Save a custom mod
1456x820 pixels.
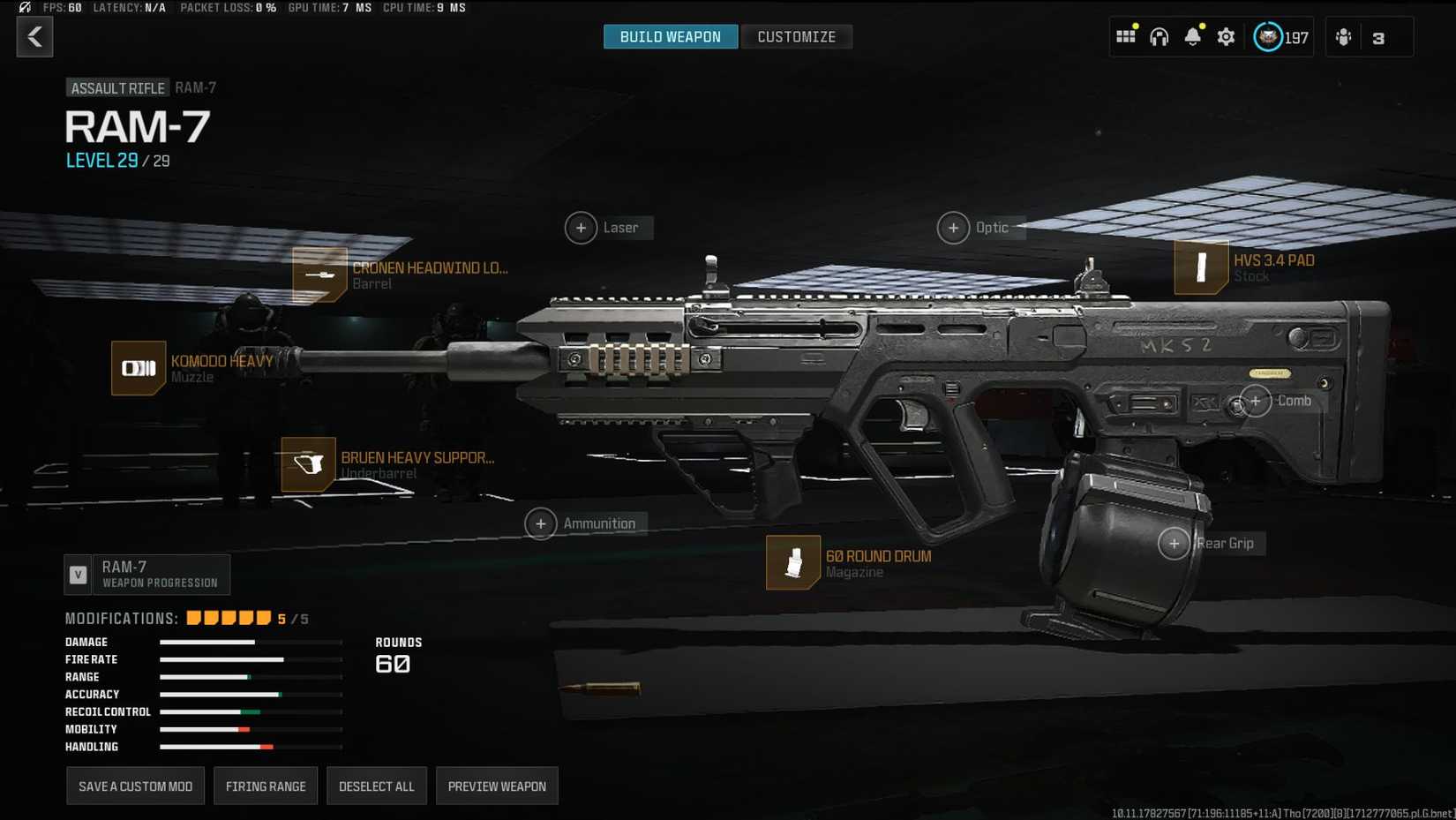pos(135,786)
